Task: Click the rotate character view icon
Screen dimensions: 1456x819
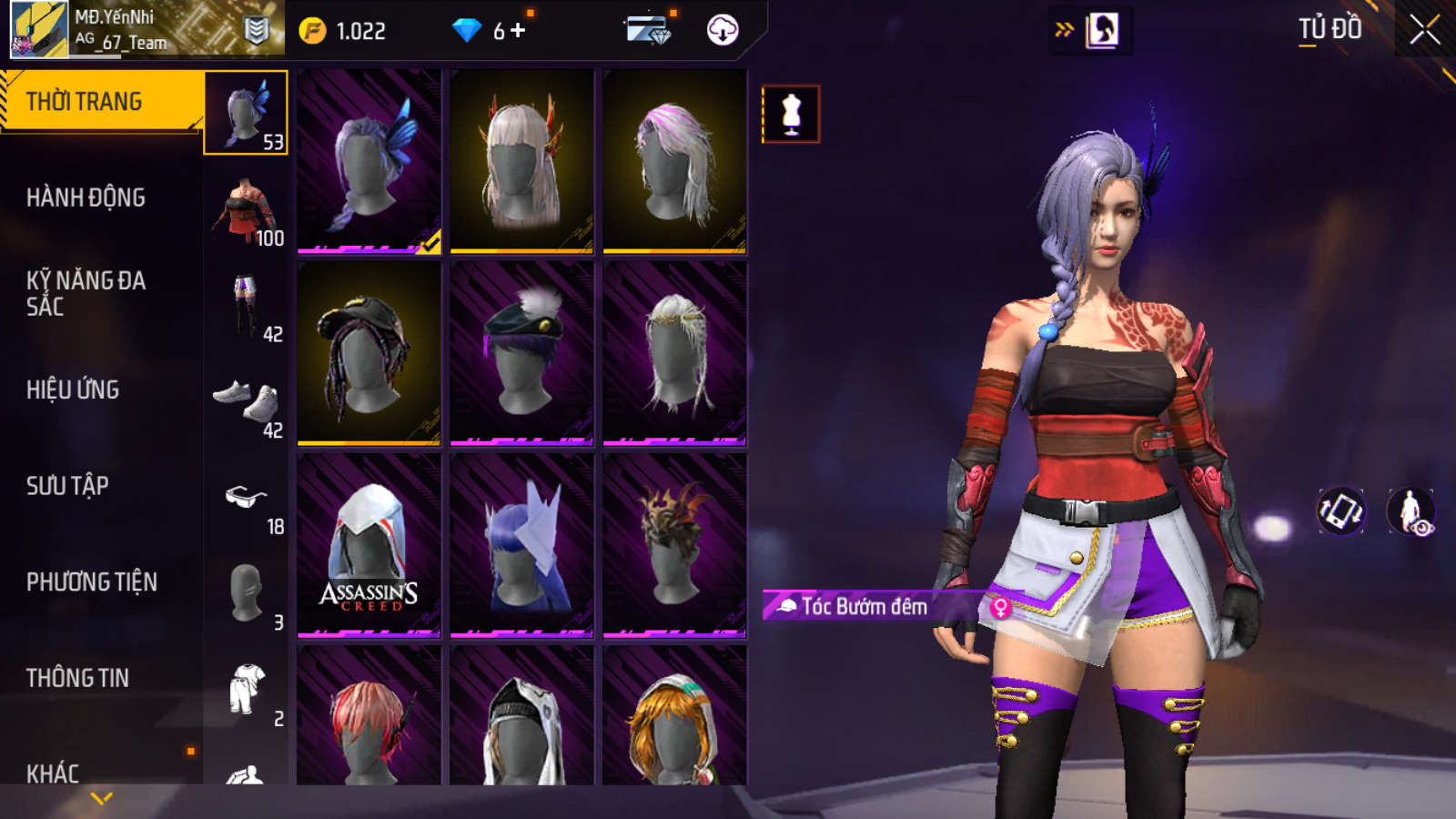Action: tap(1340, 511)
